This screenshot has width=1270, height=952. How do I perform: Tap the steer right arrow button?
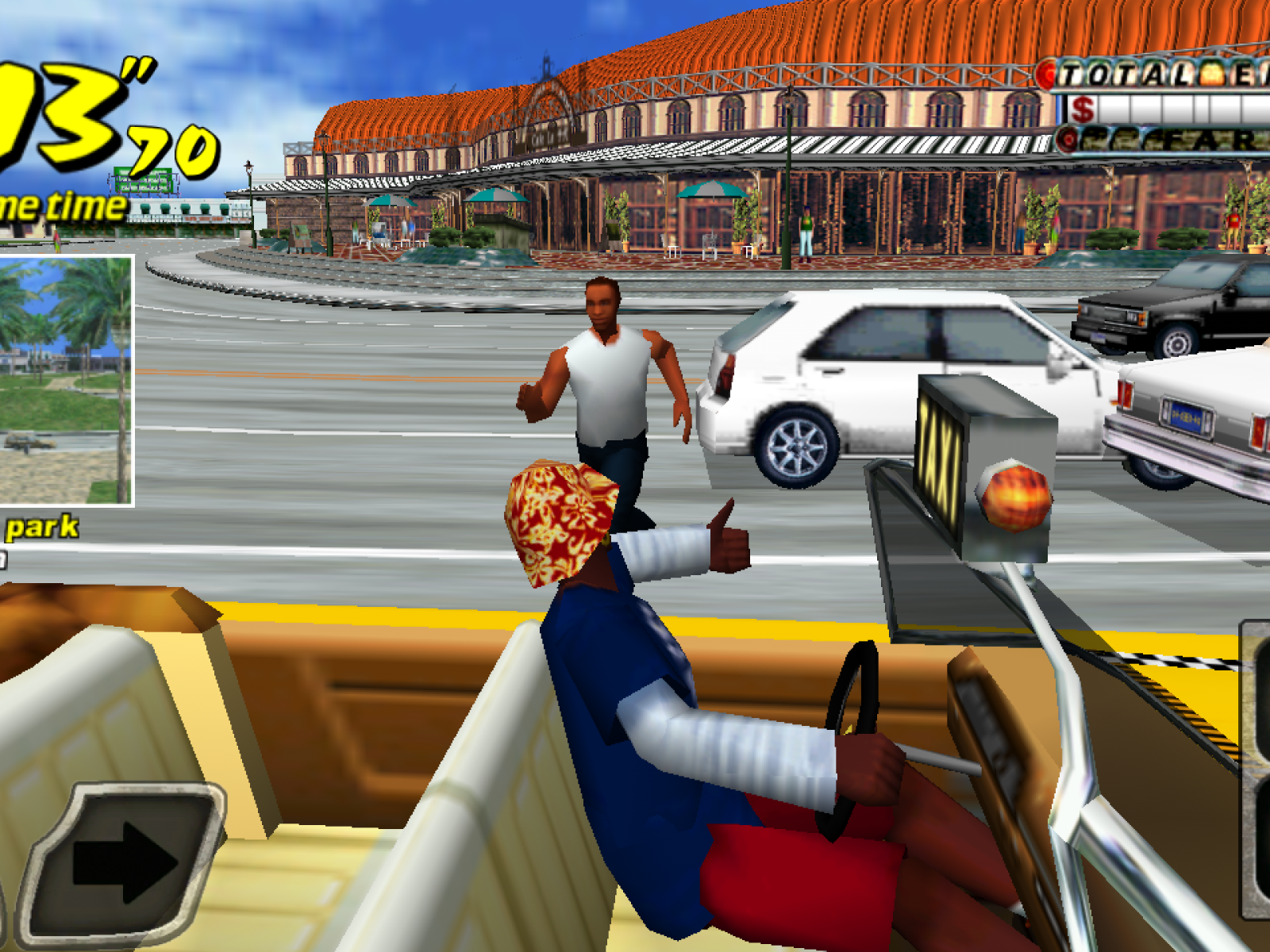tap(123, 862)
